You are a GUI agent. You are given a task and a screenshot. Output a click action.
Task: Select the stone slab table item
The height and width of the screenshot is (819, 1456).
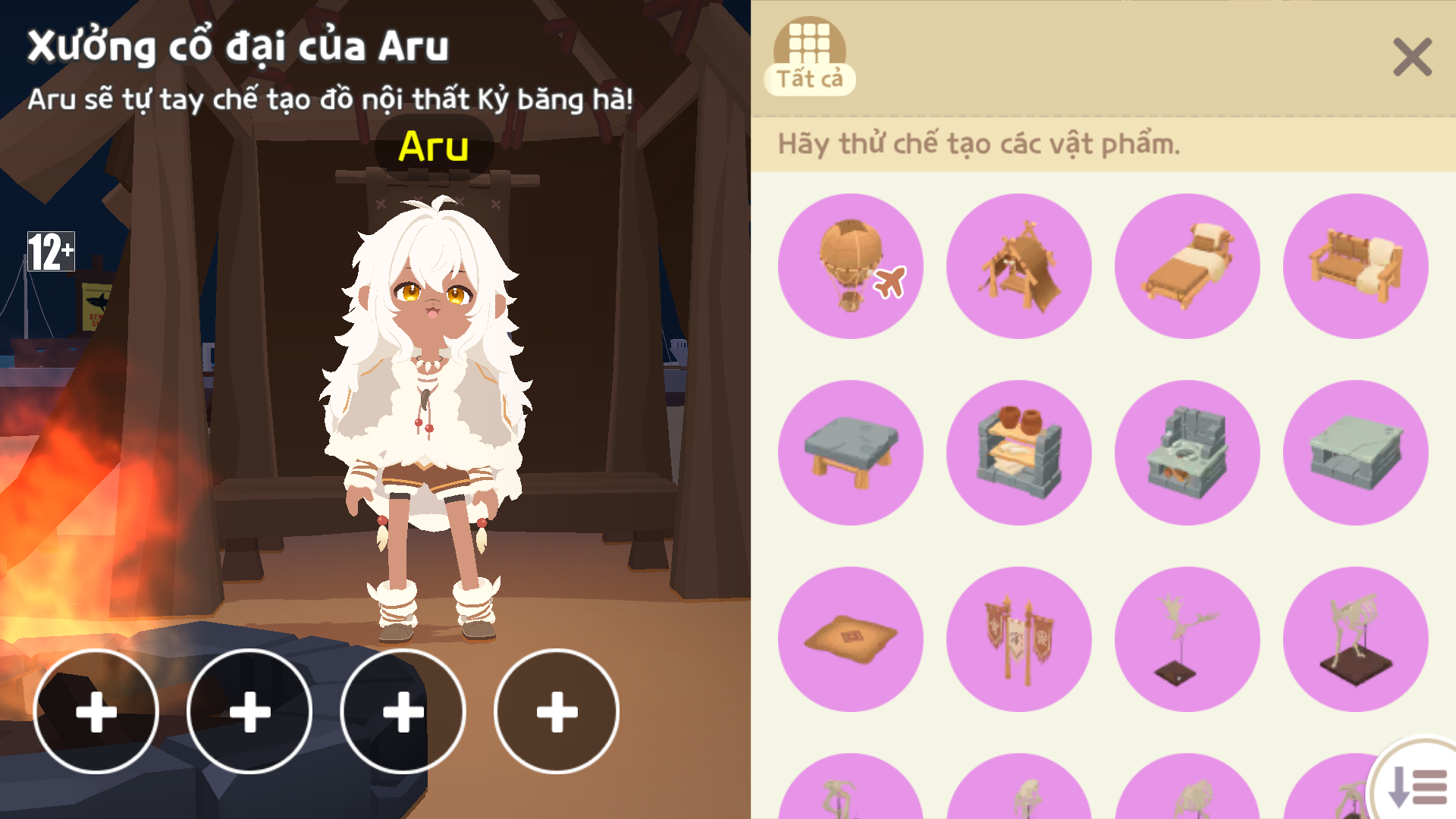pos(851,453)
